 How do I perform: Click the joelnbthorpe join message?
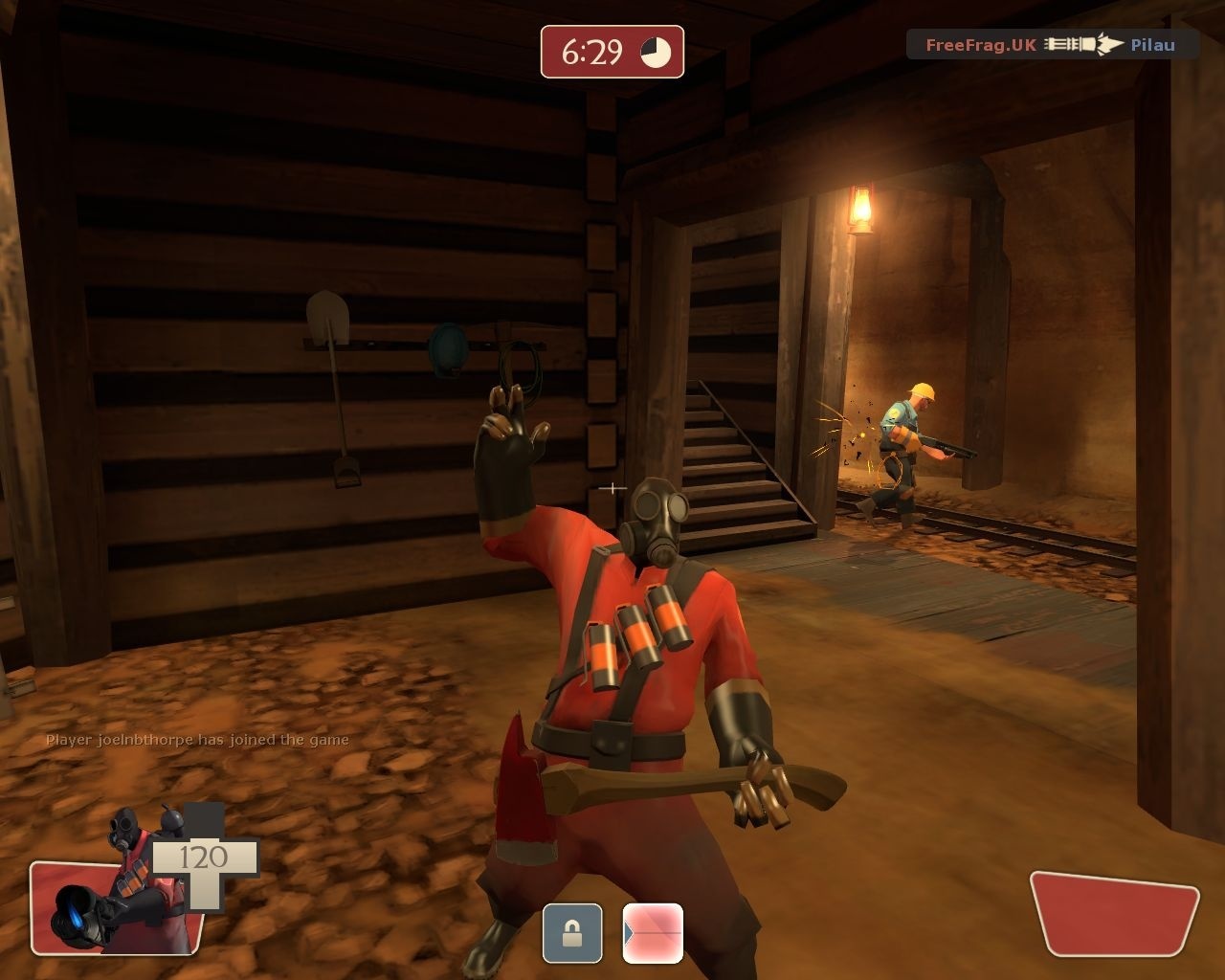[x=196, y=738]
